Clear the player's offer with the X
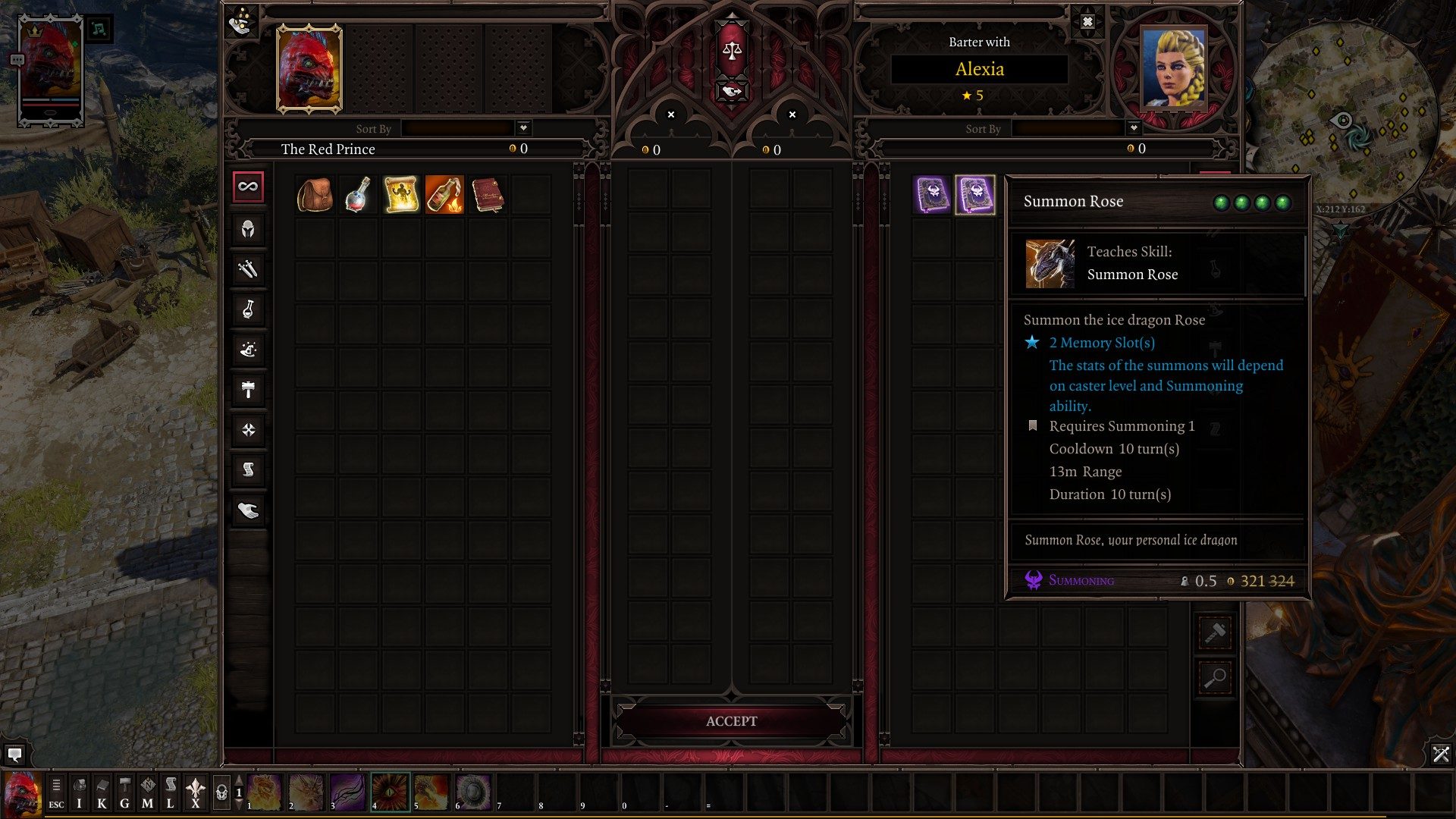Image resolution: width=1456 pixels, height=819 pixels. 670,115
